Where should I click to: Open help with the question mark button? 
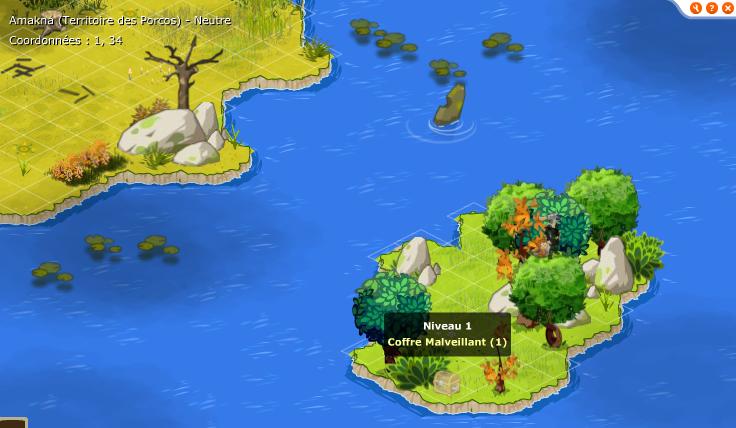point(712,8)
